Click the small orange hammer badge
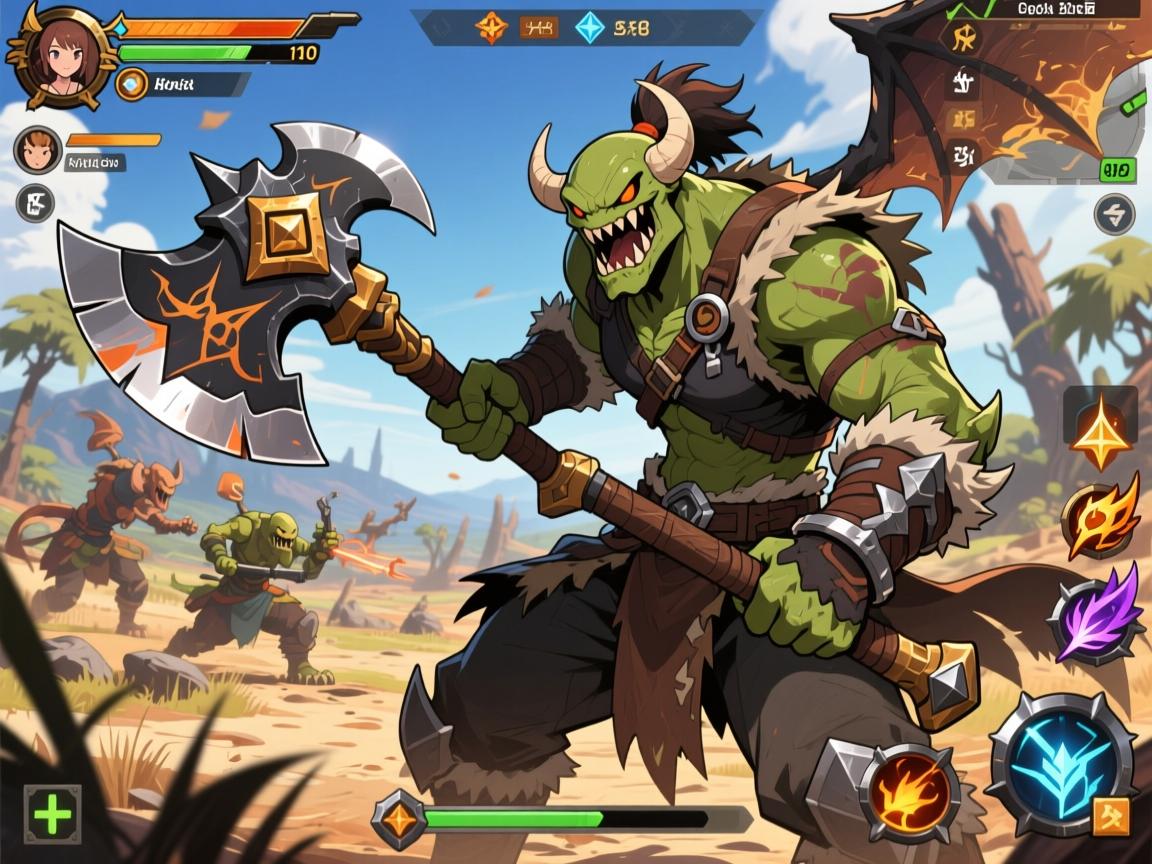1152x864 pixels. coord(1111,816)
